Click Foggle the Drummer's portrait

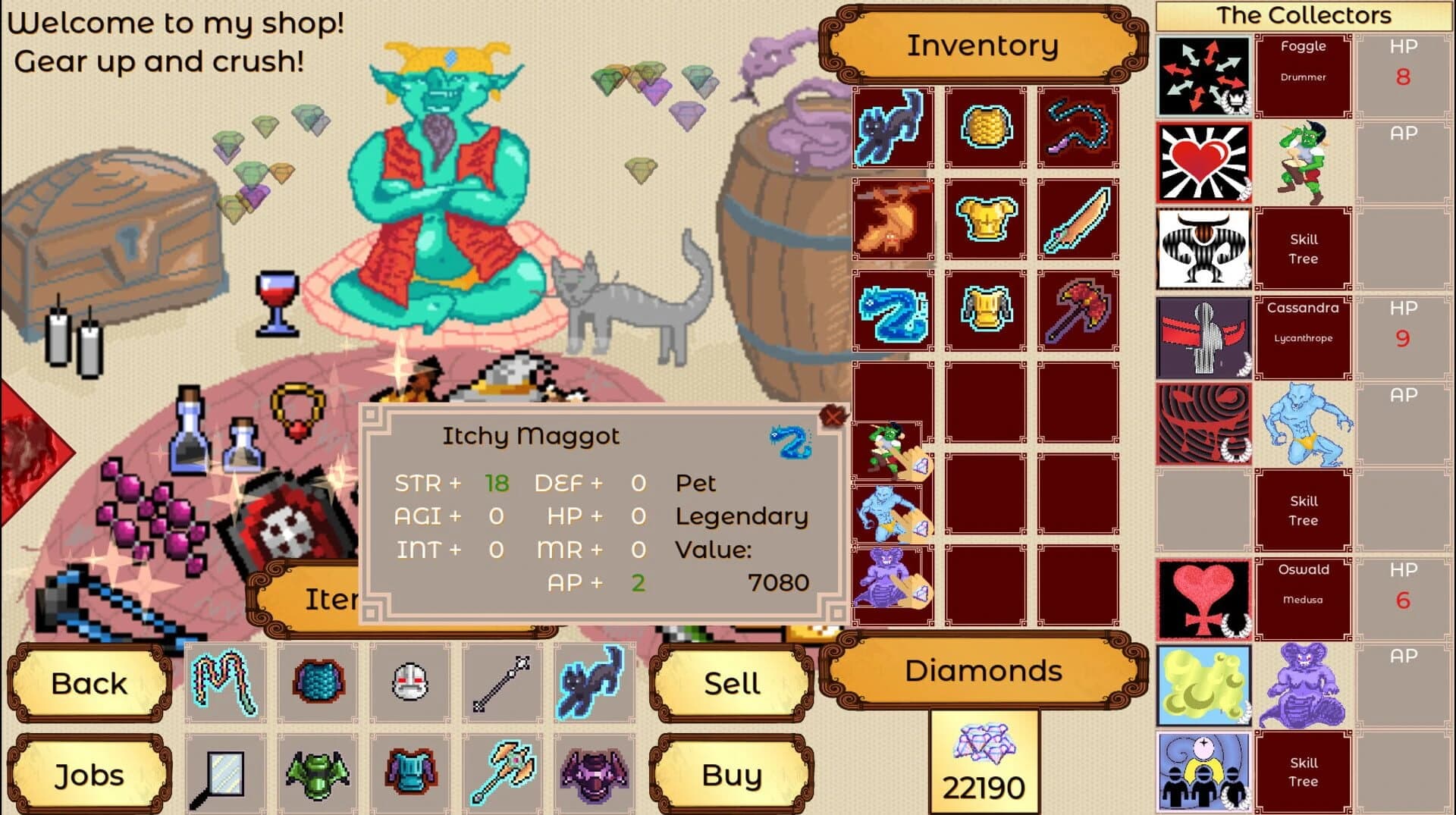(x=1303, y=161)
